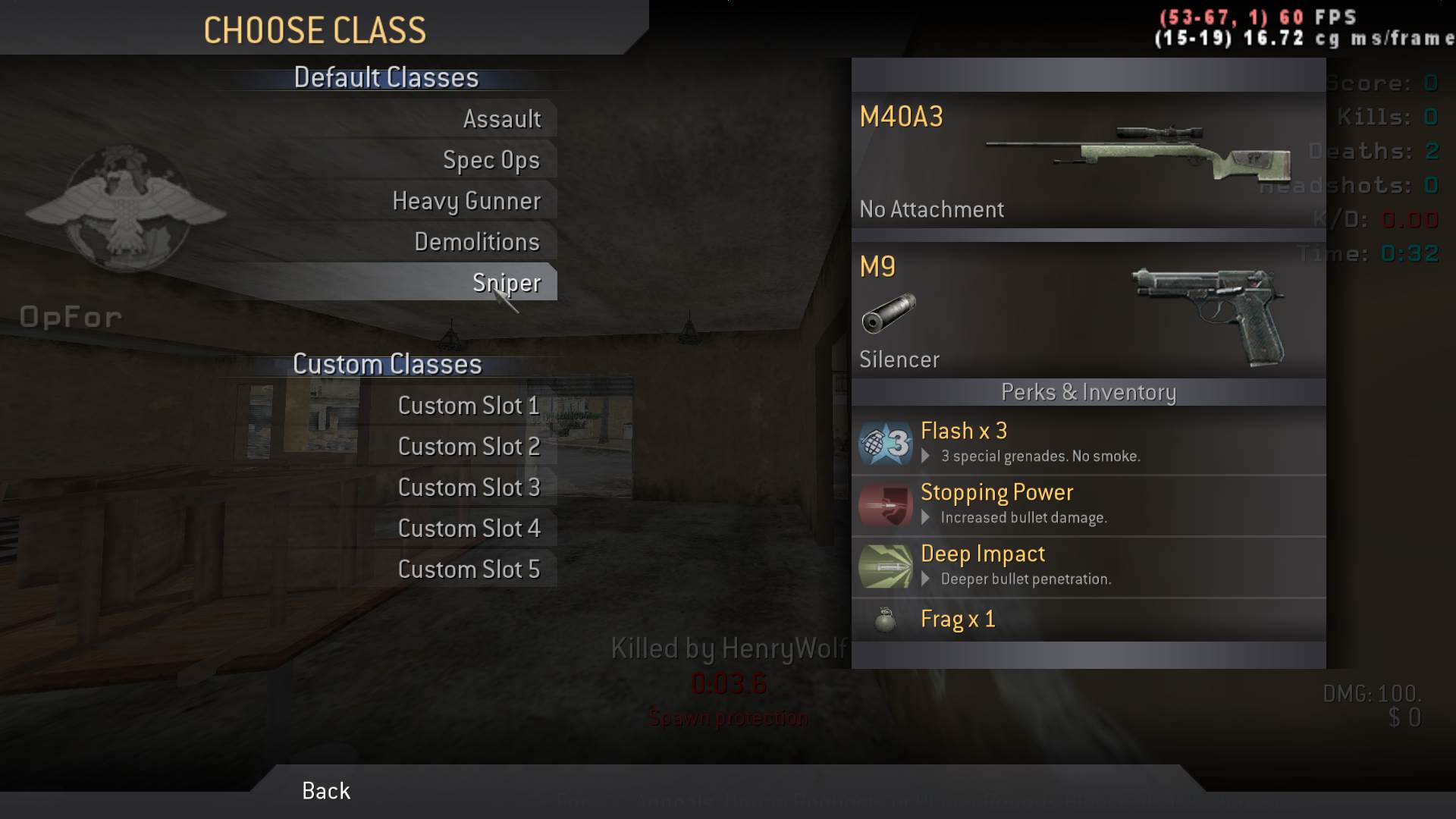The width and height of the screenshot is (1456, 819).
Task: Go back with the Back button
Action: coord(326,791)
